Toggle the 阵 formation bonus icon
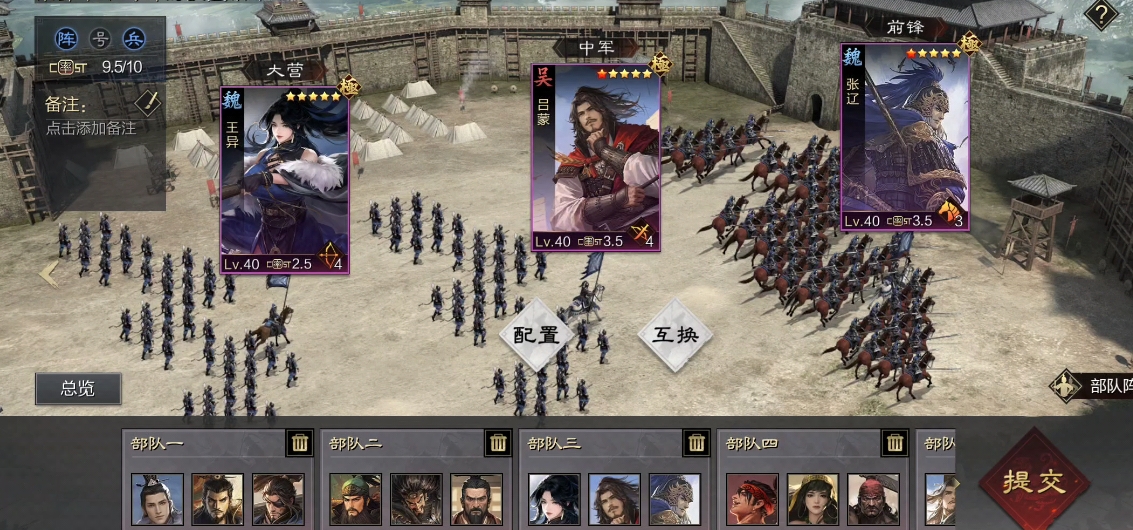Image resolution: width=1133 pixels, height=530 pixels. click(68, 39)
